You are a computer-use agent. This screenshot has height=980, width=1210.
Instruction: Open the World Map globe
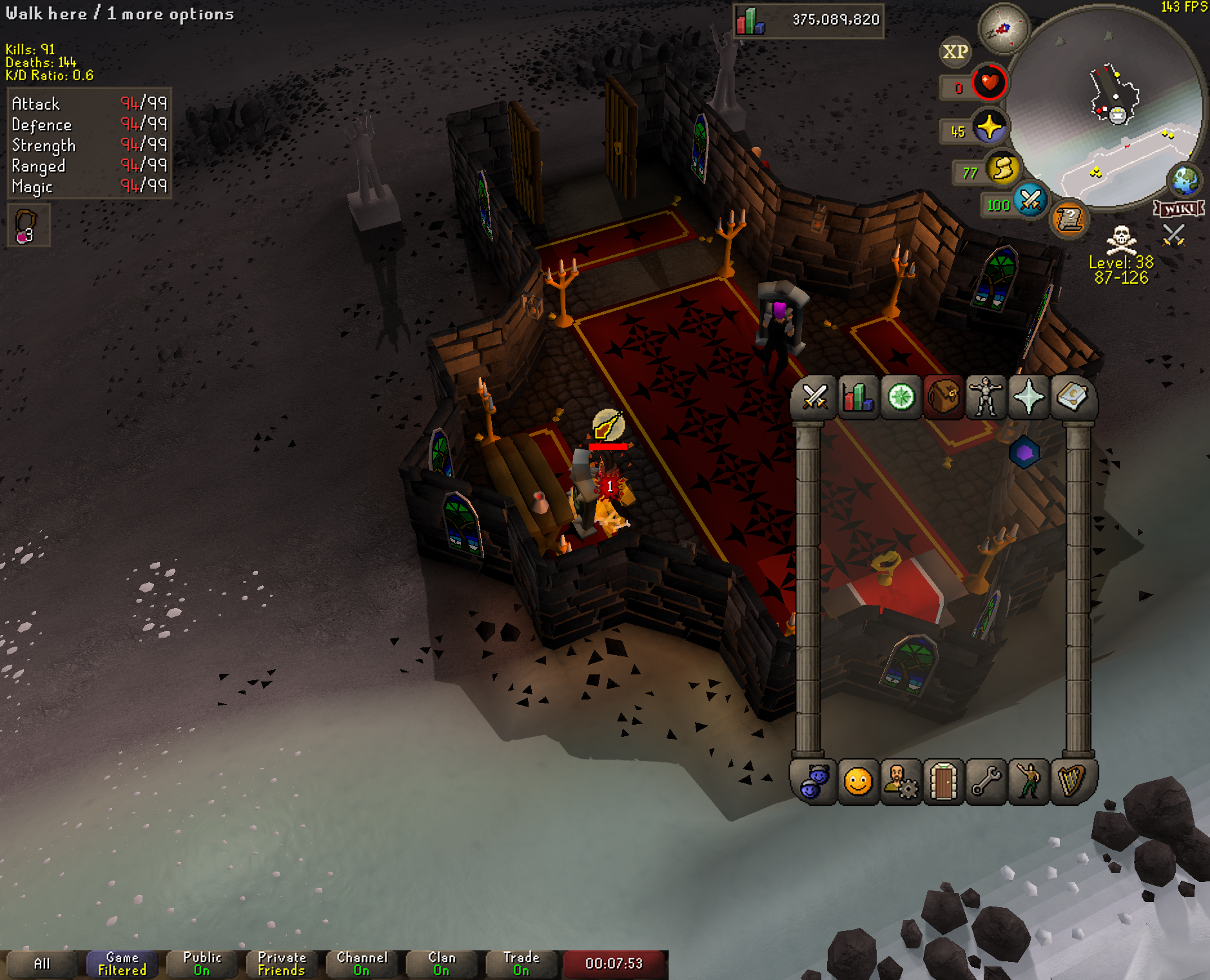pyautogui.click(x=1185, y=181)
